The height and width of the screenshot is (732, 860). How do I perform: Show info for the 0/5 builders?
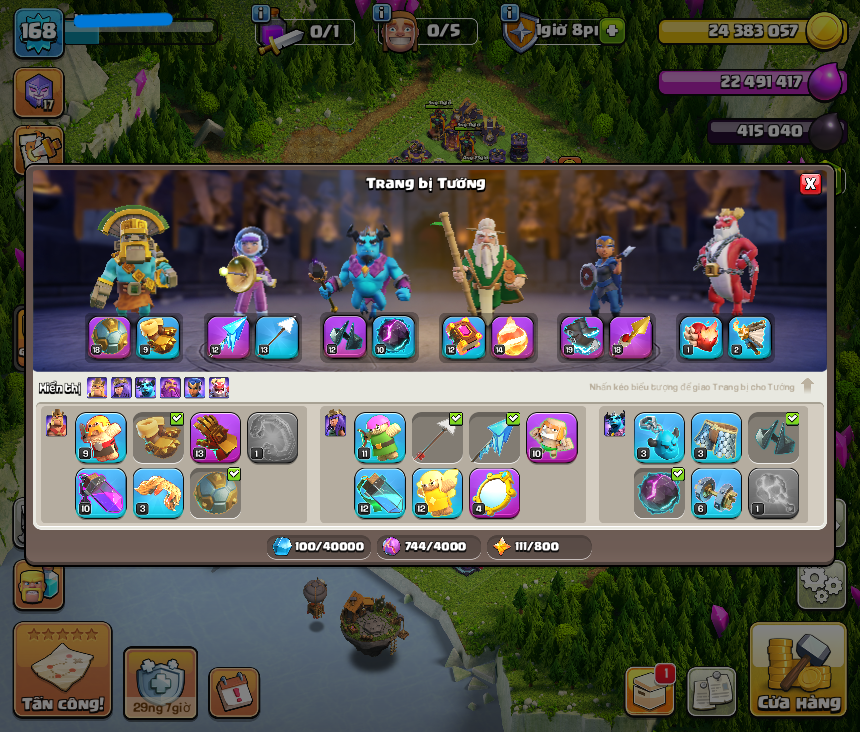point(381,14)
